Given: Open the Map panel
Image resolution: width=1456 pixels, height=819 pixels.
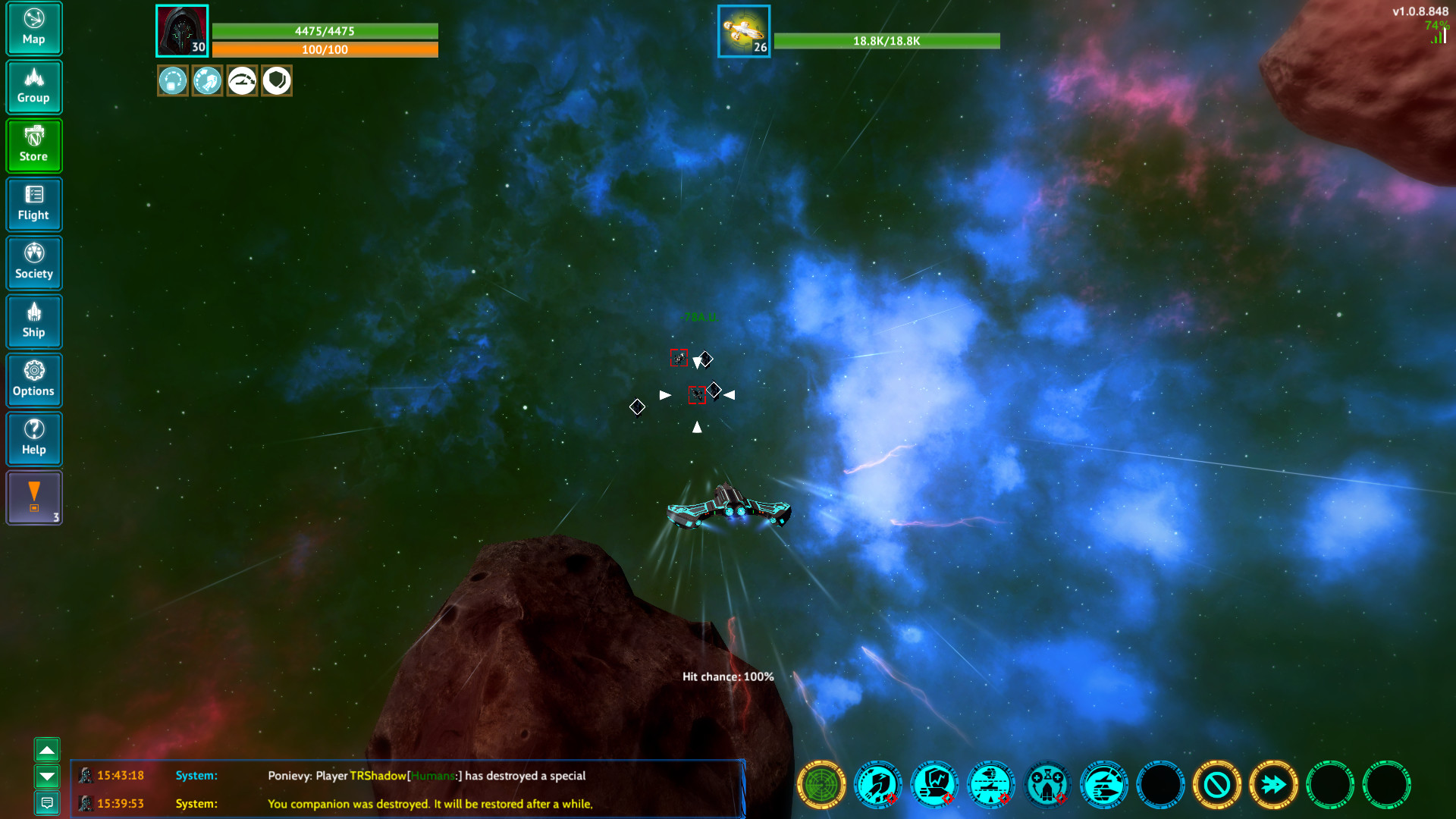Looking at the screenshot, I should point(33,28).
